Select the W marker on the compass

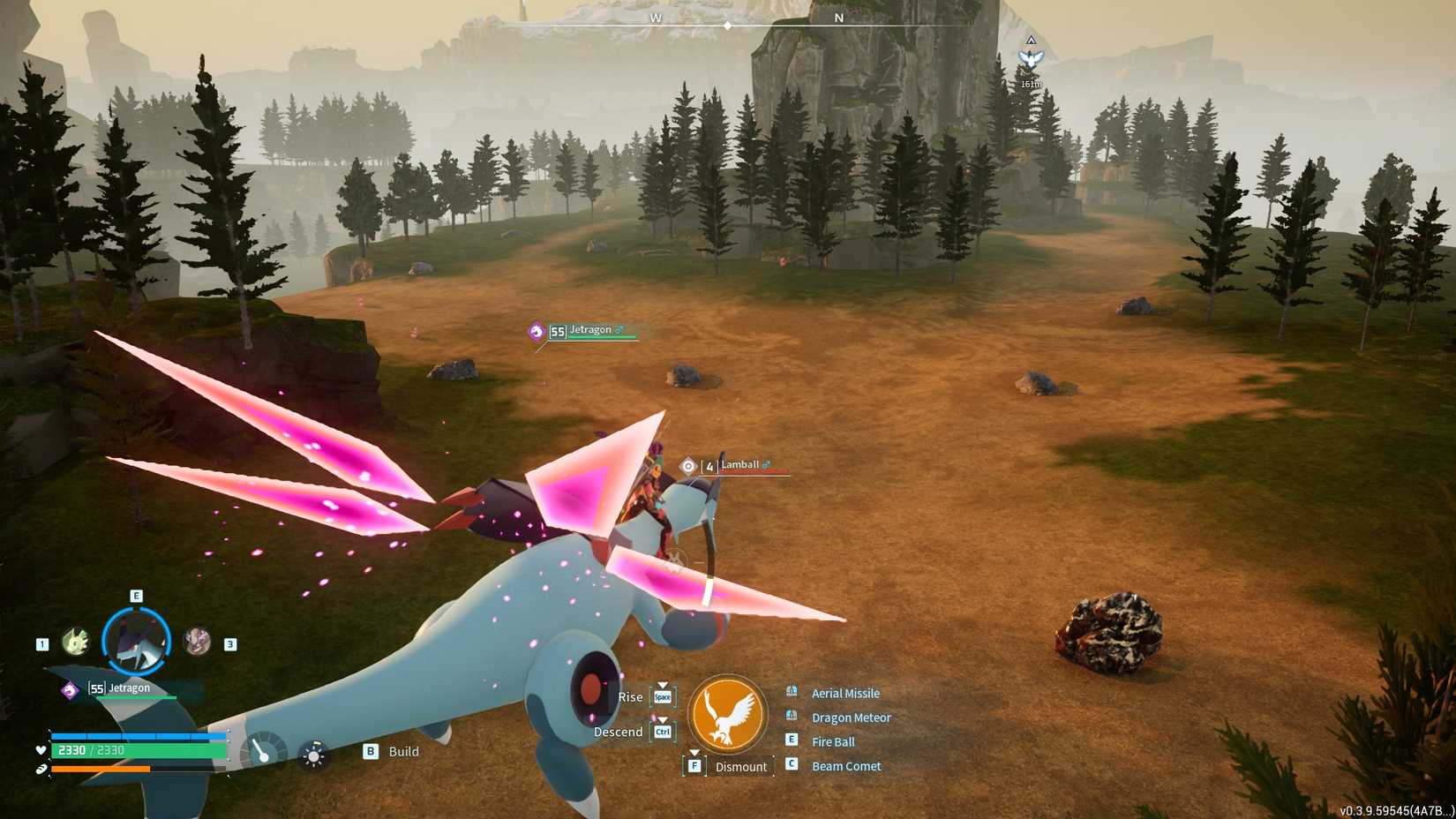[655, 18]
